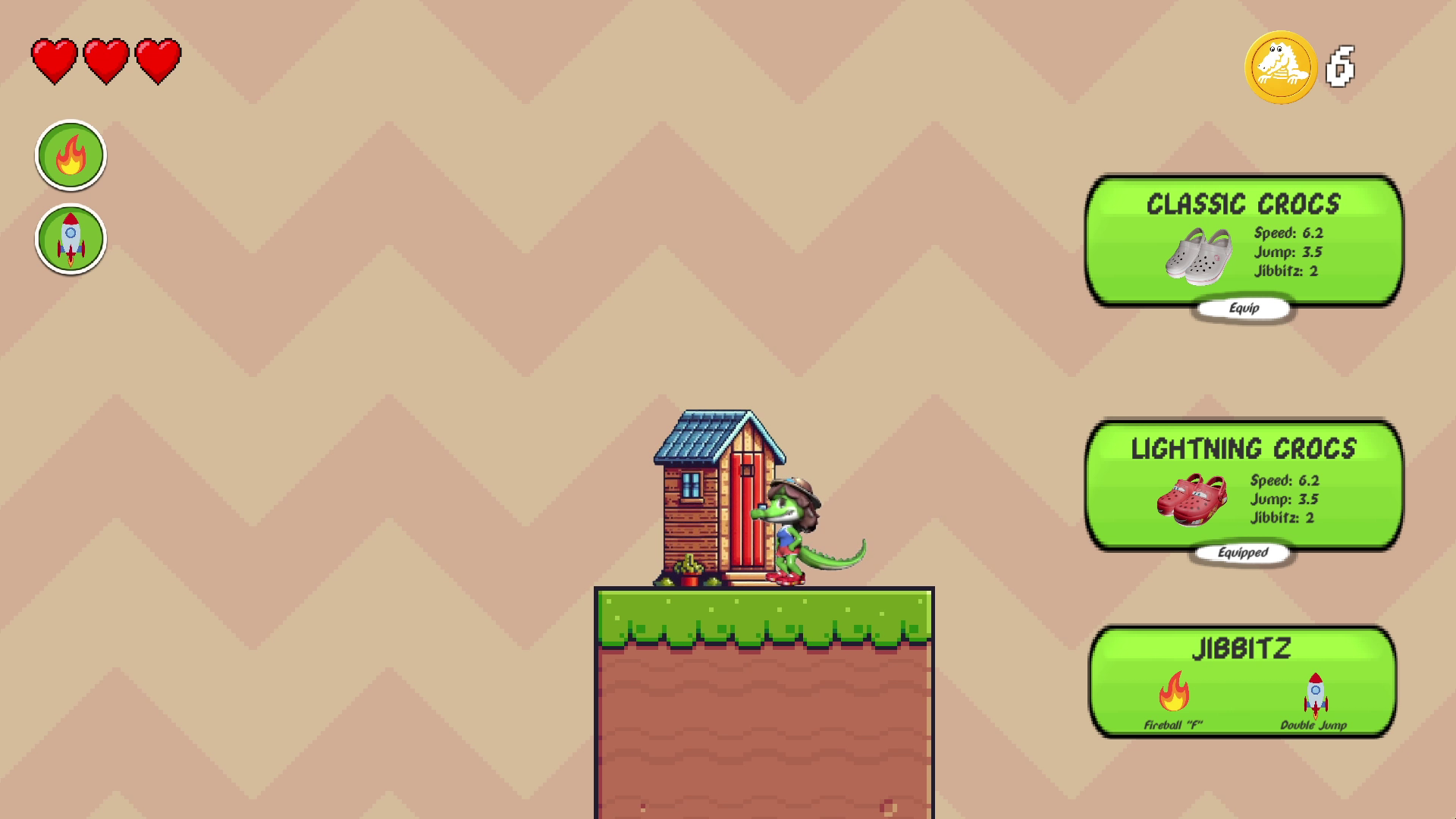1456x819 pixels.
Task: Select the Double Jump Jibbitz icon
Action: coord(1314,692)
